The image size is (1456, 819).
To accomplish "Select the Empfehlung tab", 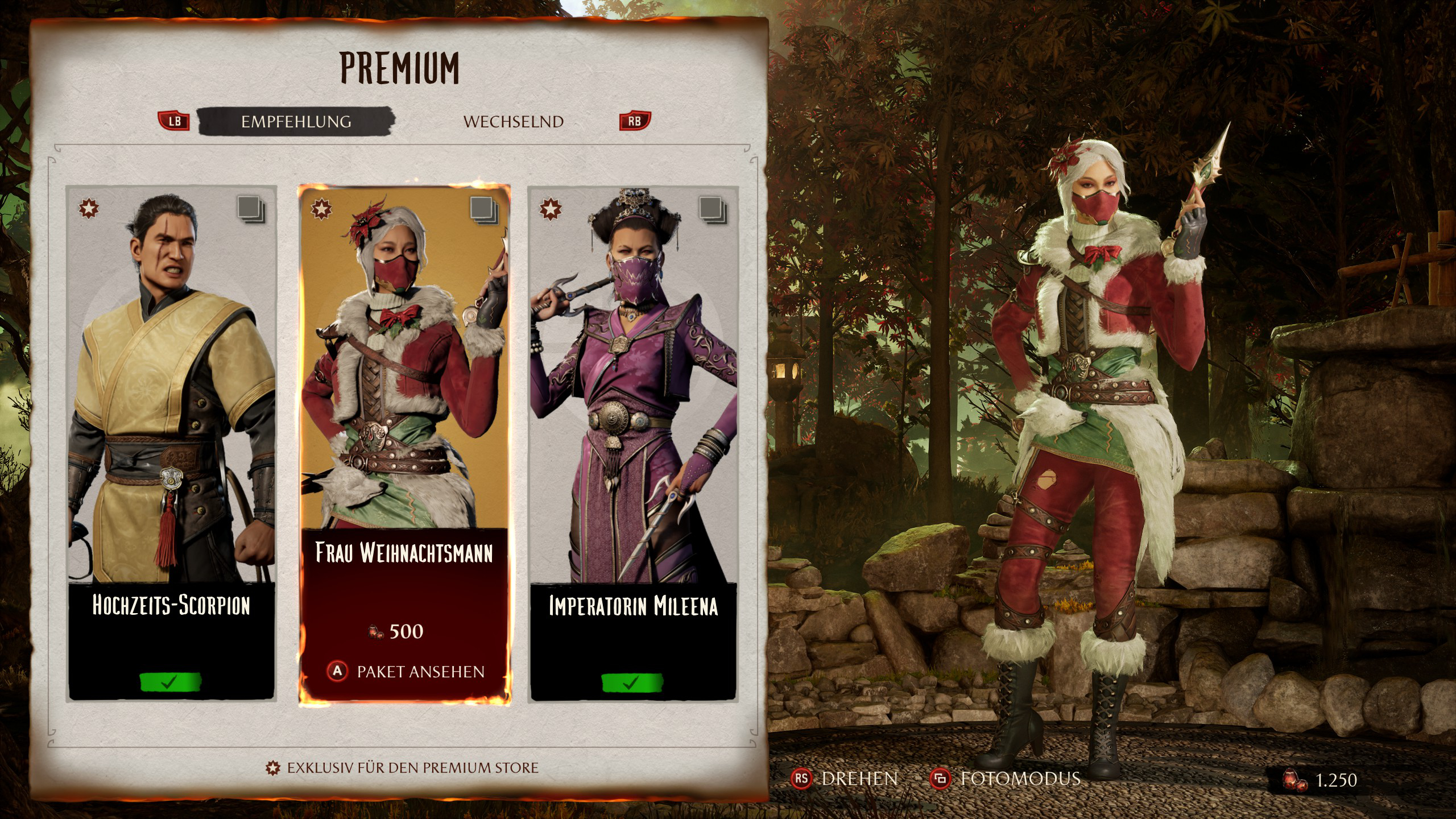I will tap(296, 122).
